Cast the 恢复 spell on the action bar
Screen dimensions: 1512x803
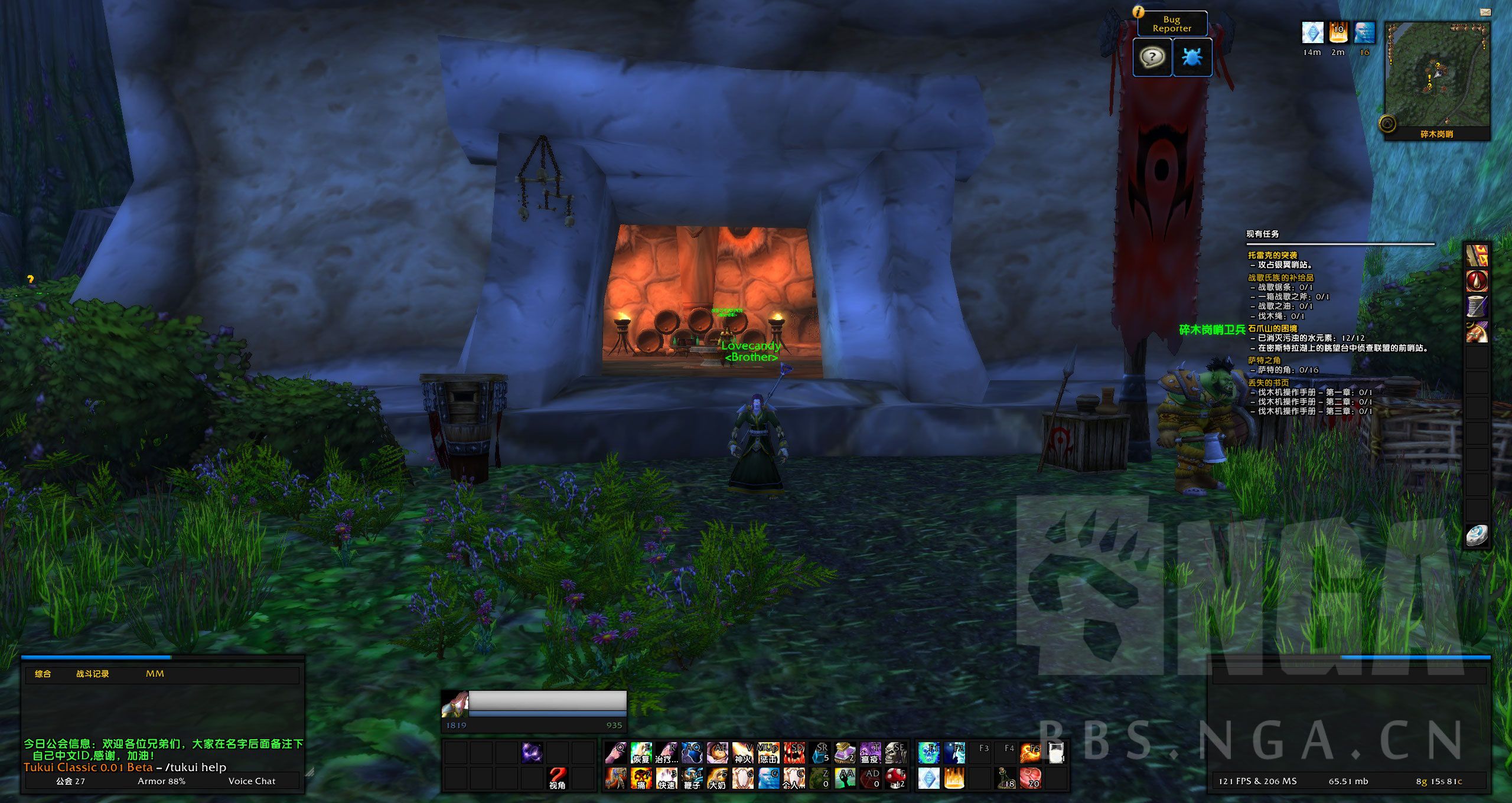[x=641, y=753]
